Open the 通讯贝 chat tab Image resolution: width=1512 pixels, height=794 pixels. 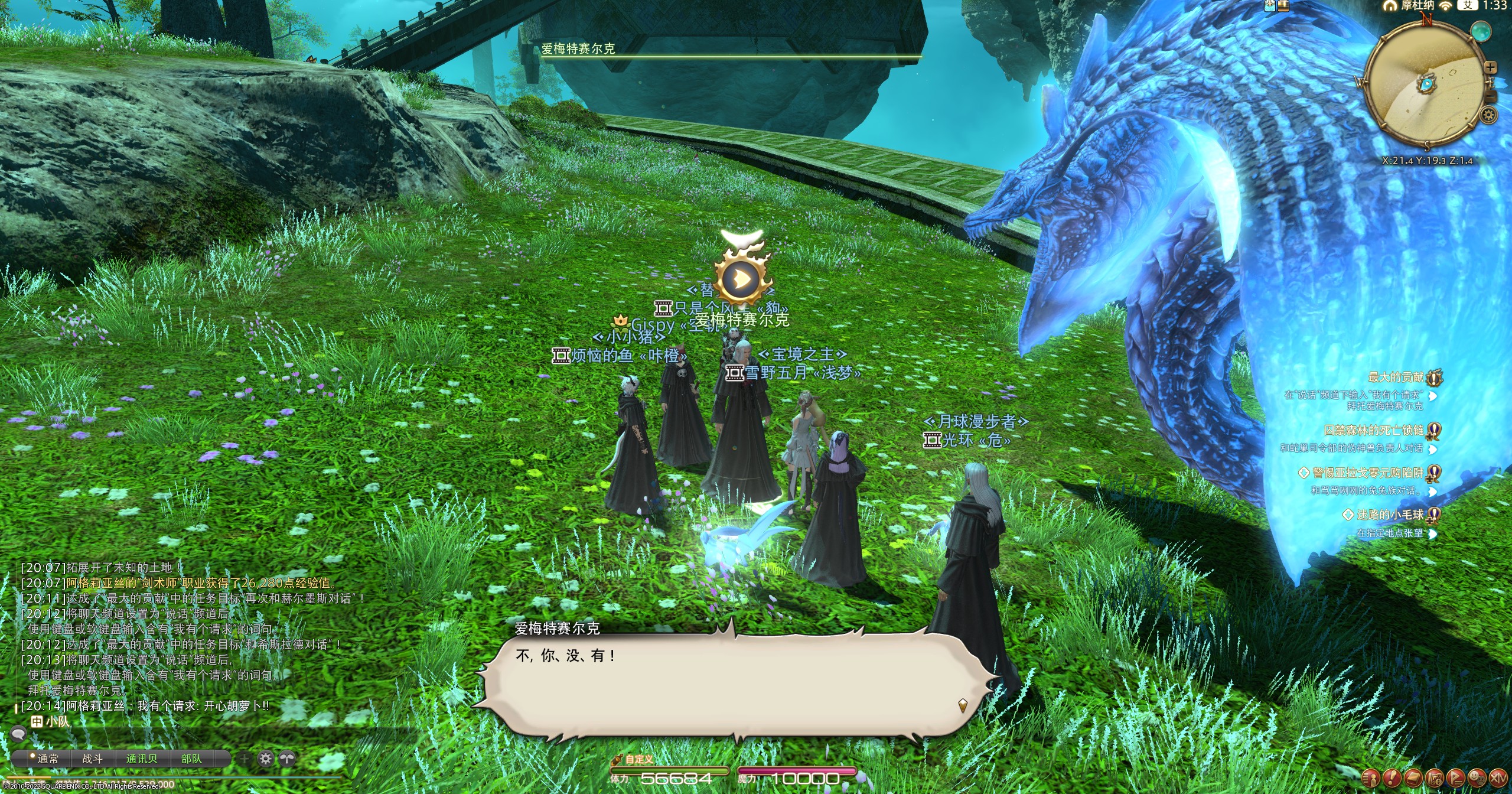coord(141,759)
